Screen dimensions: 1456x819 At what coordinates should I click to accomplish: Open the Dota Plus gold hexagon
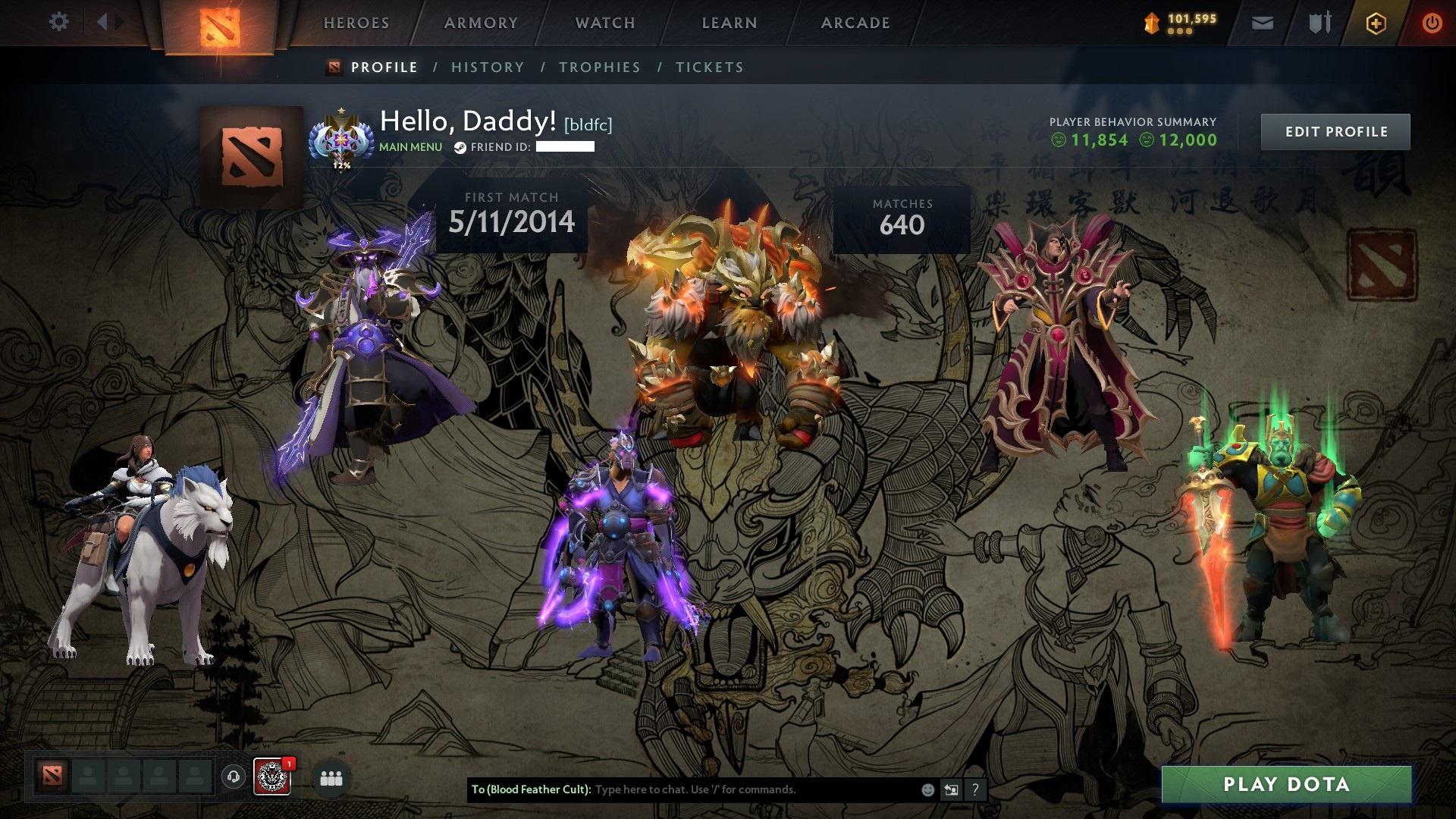[1376, 24]
